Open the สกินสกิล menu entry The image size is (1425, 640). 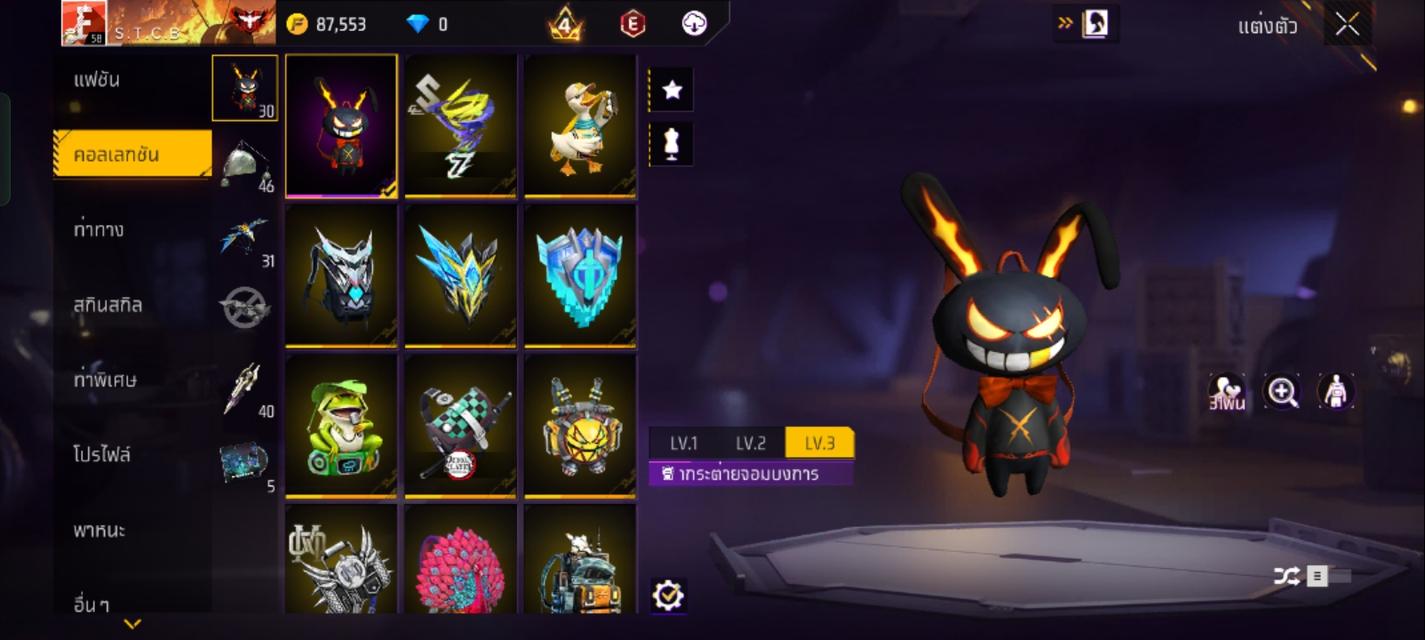click(x=107, y=305)
